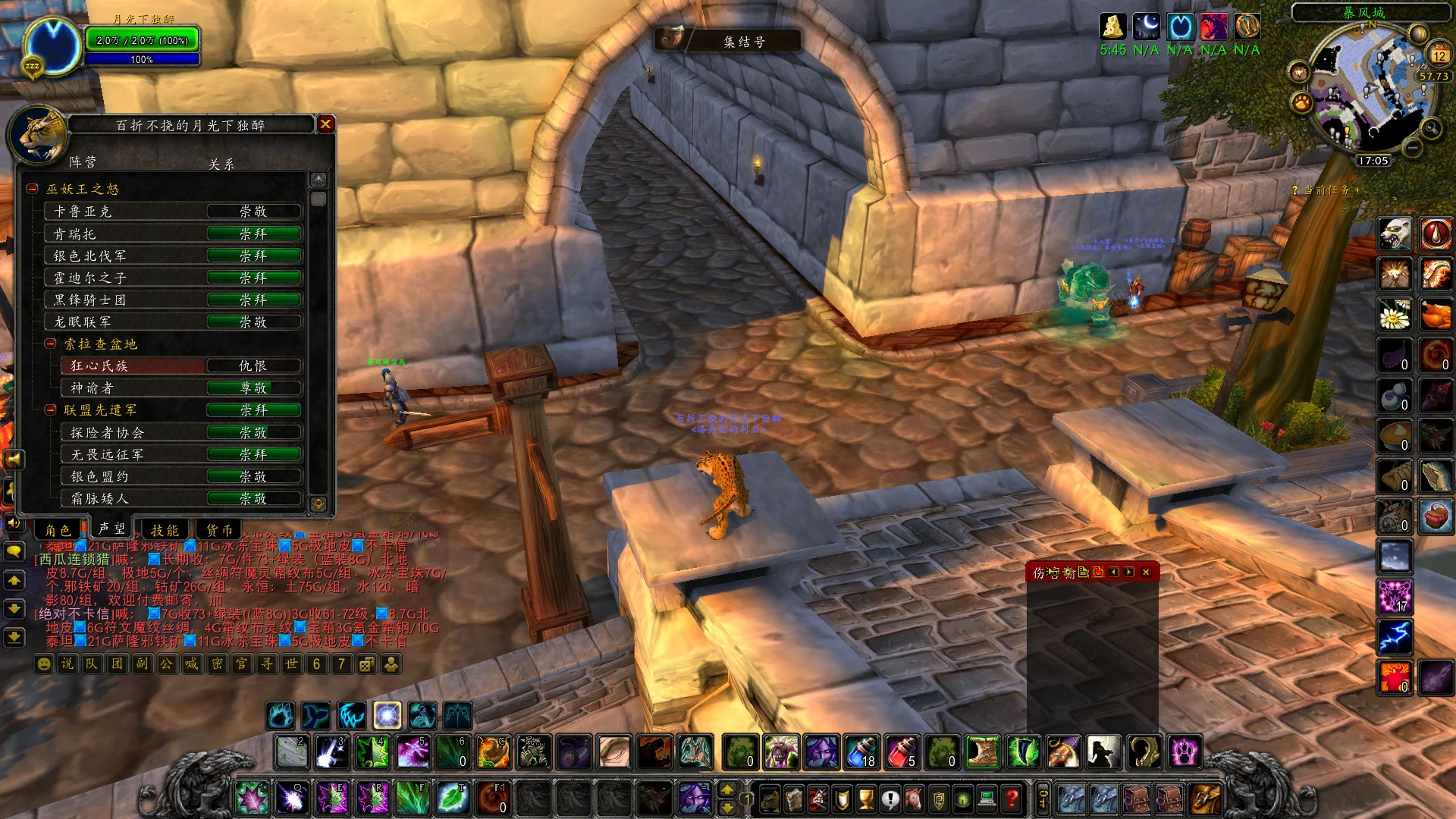Image resolution: width=1456 pixels, height=819 pixels.
Task: Show the 货币 currency tab
Action: pos(220,529)
